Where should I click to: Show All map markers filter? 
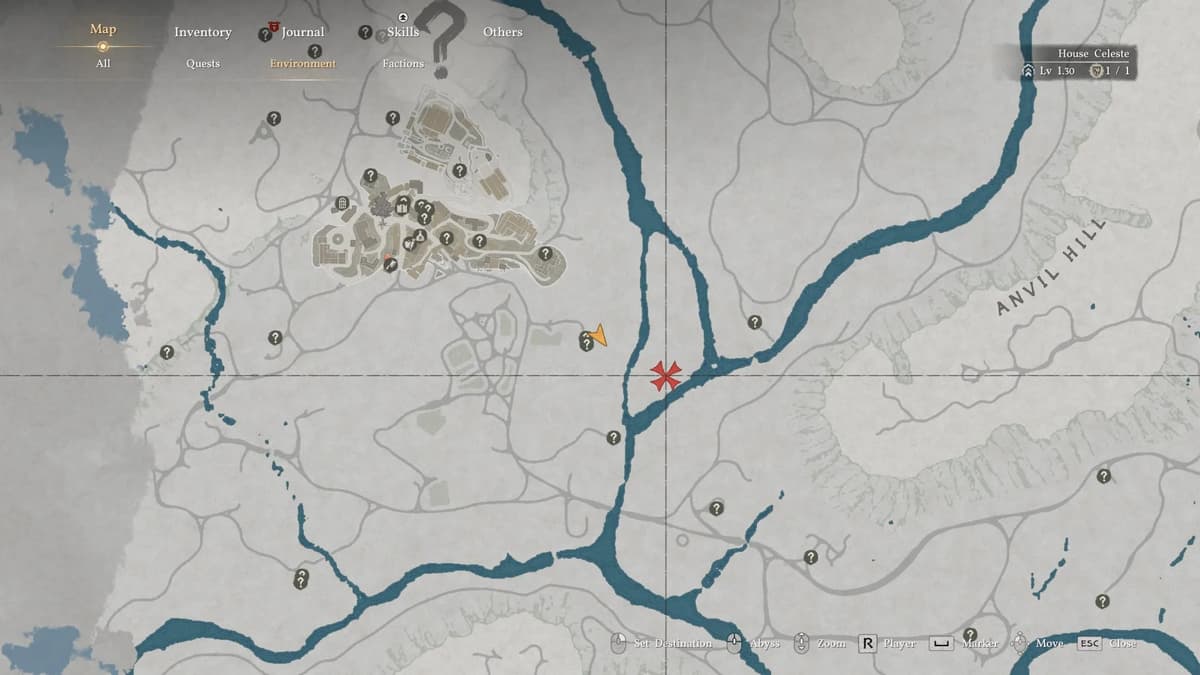pyautogui.click(x=103, y=63)
